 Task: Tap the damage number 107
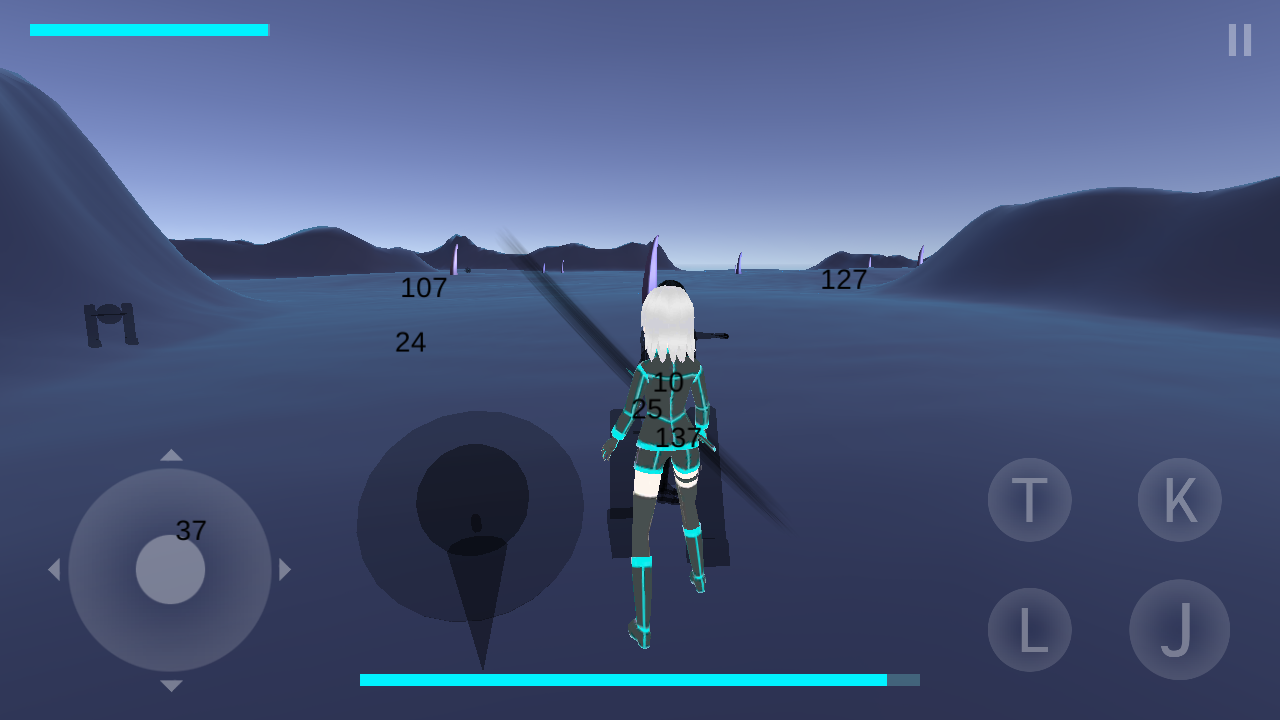pyautogui.click(x=424, y=289)
